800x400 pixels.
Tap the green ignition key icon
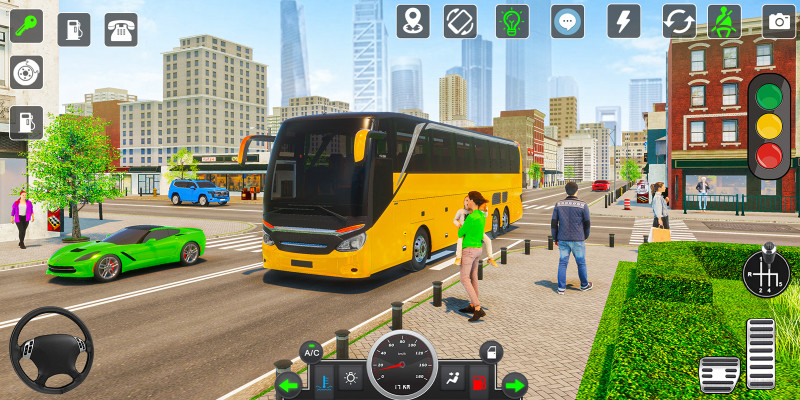pyautogui.click(x=27, y=28)
